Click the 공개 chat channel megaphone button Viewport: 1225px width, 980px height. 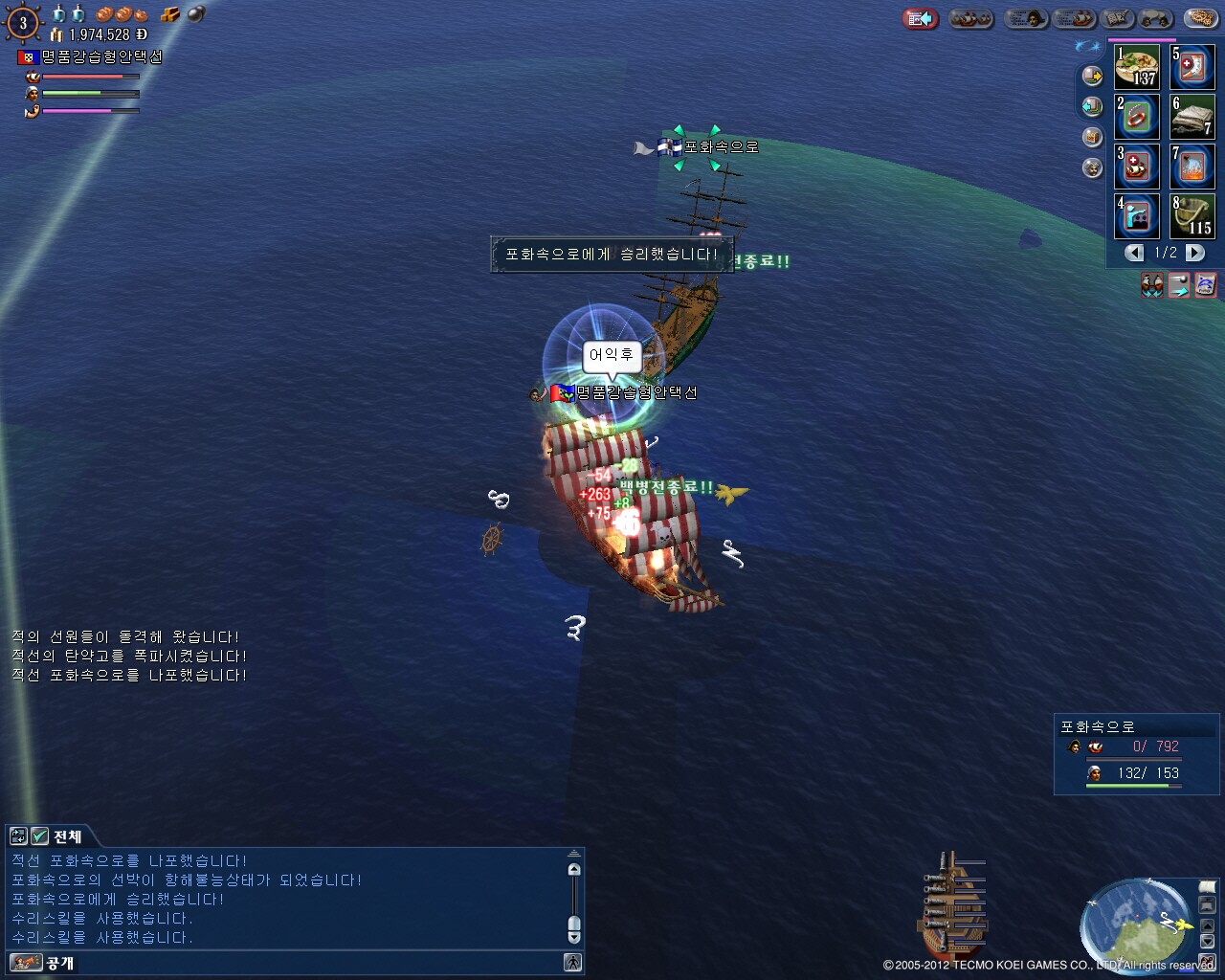click(x=26, y=963)
